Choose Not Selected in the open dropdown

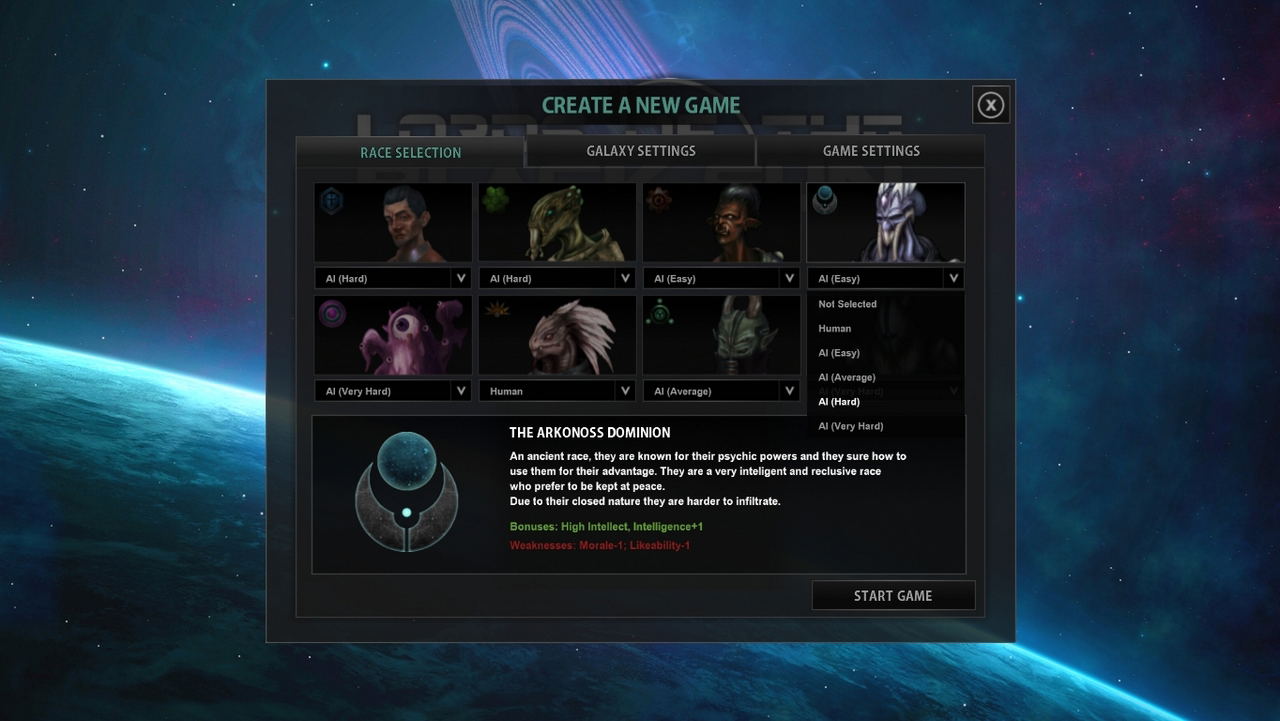coord(847,304)
